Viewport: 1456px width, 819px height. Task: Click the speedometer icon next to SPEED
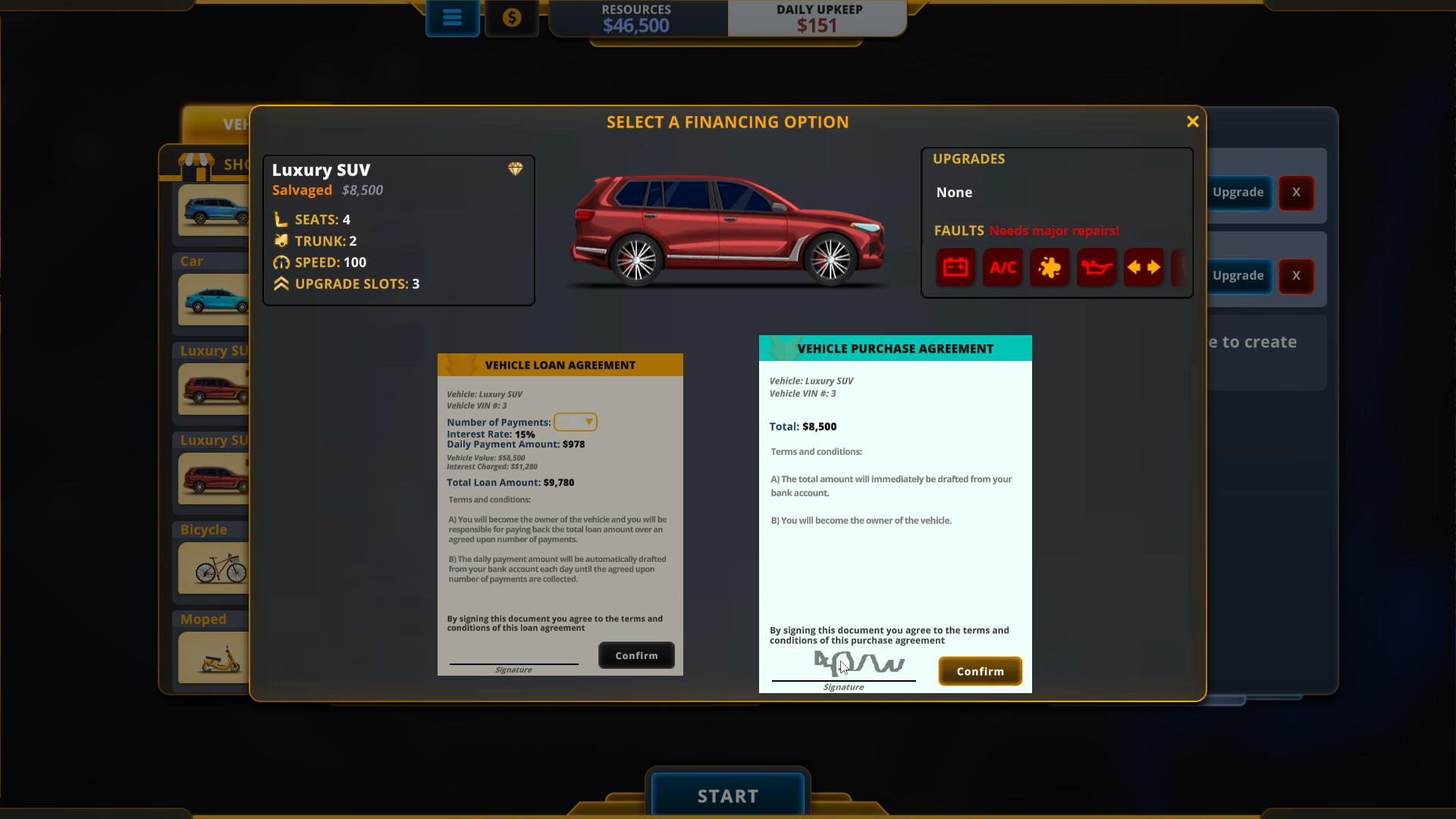(281, 262)
